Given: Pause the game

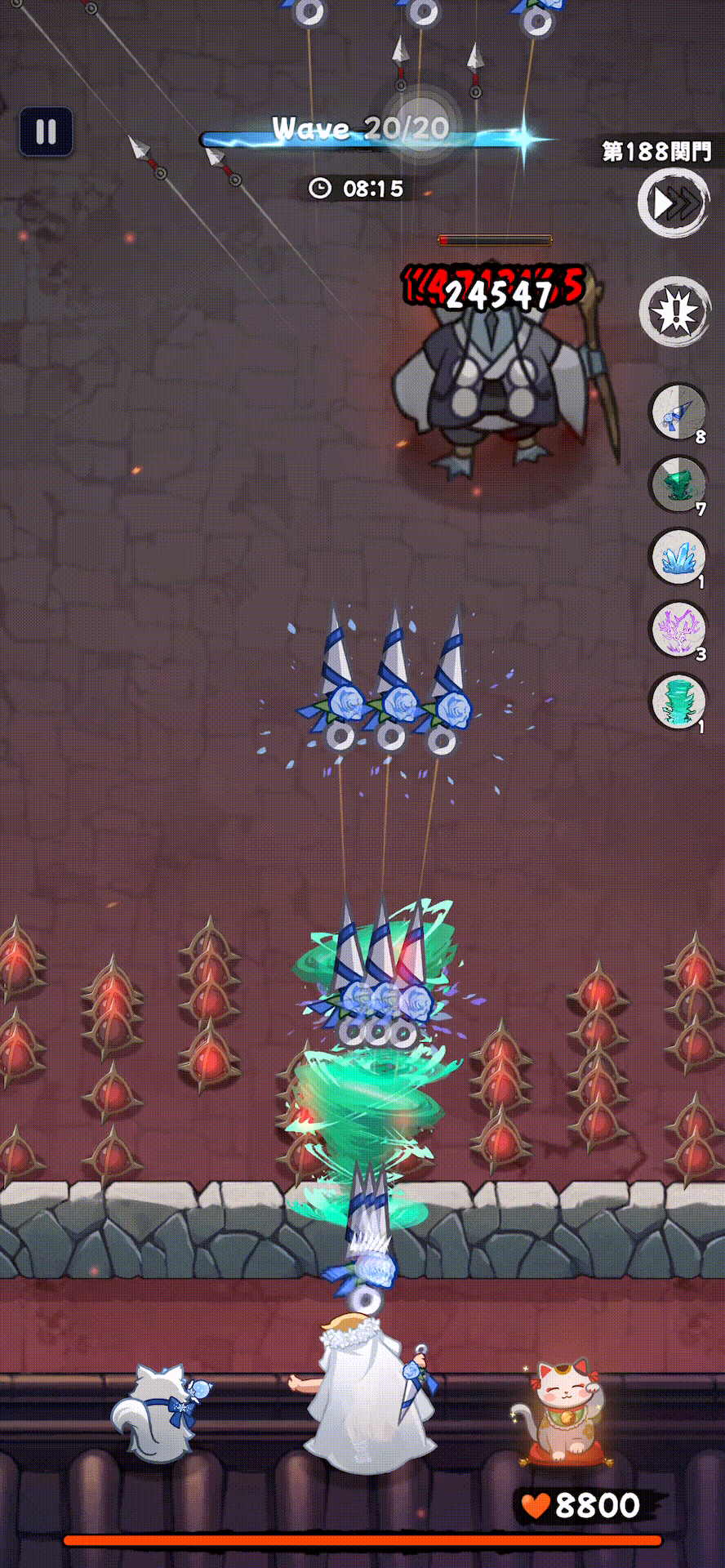Looking at the screenshot, I should point(47,131).
